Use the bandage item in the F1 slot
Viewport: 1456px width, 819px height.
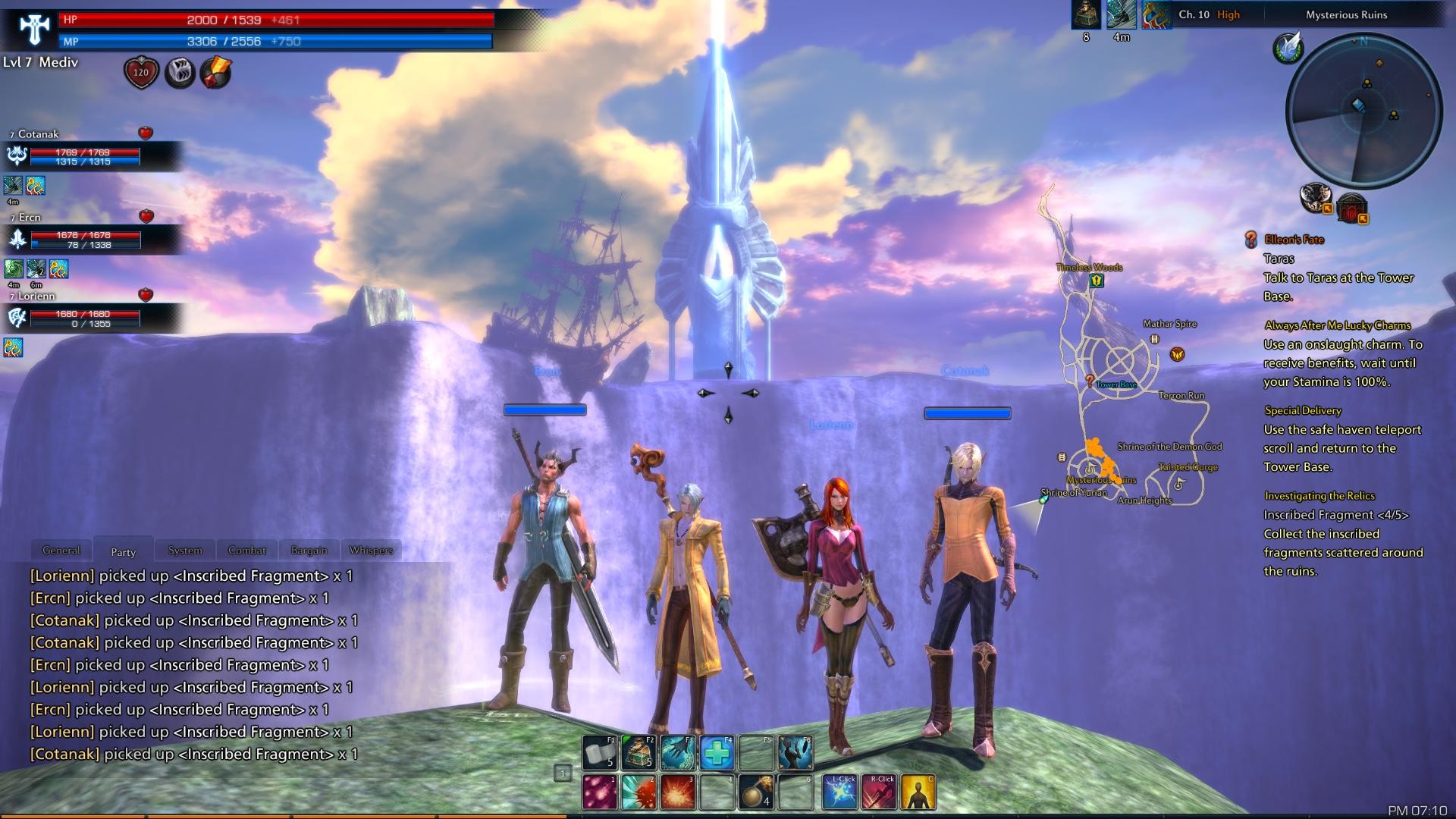(x=600, y=752)
